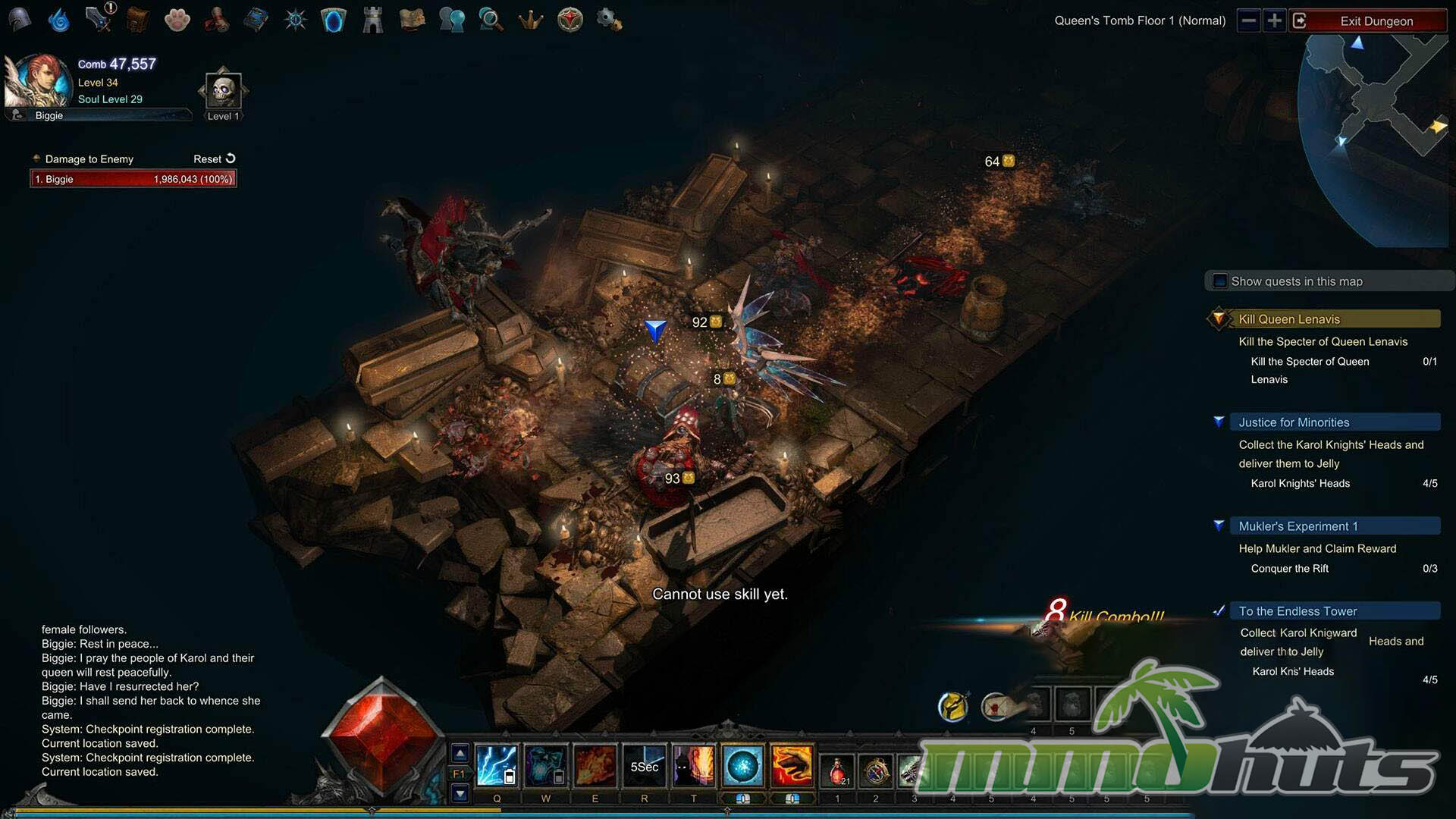The image size is (1456, 819).
Task: Switch skill bar page with up arrow
Action: click(x=460, y=754)
